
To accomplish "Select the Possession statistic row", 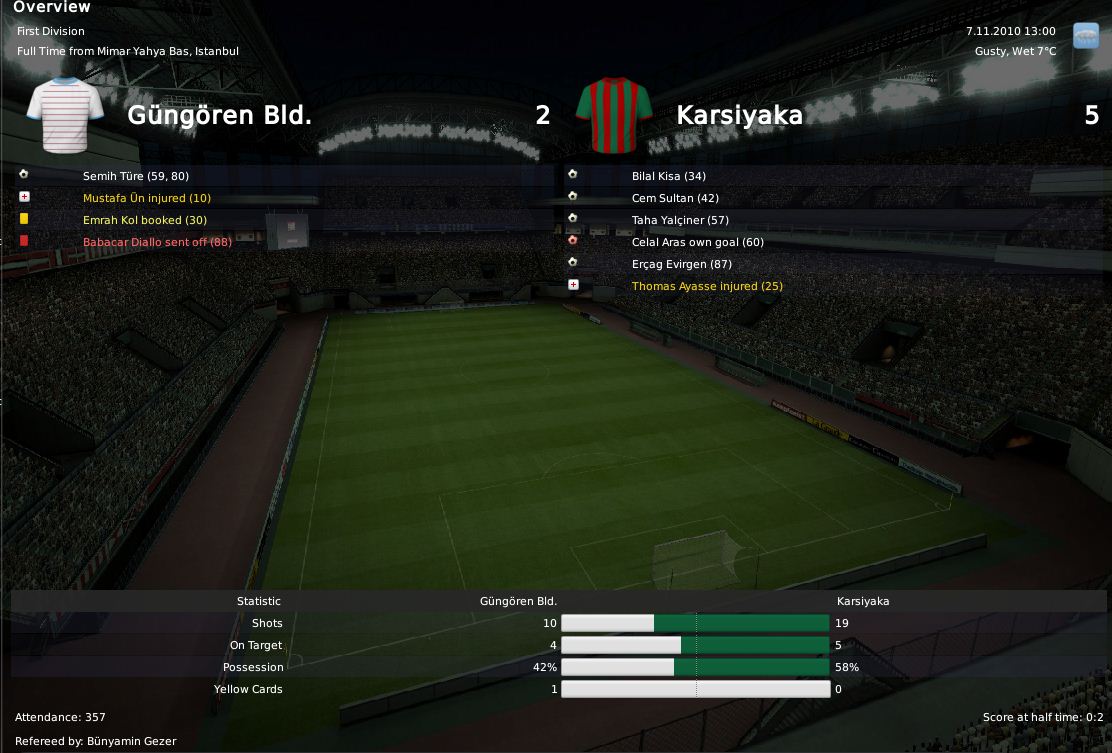I will click(x=254, y=667).
